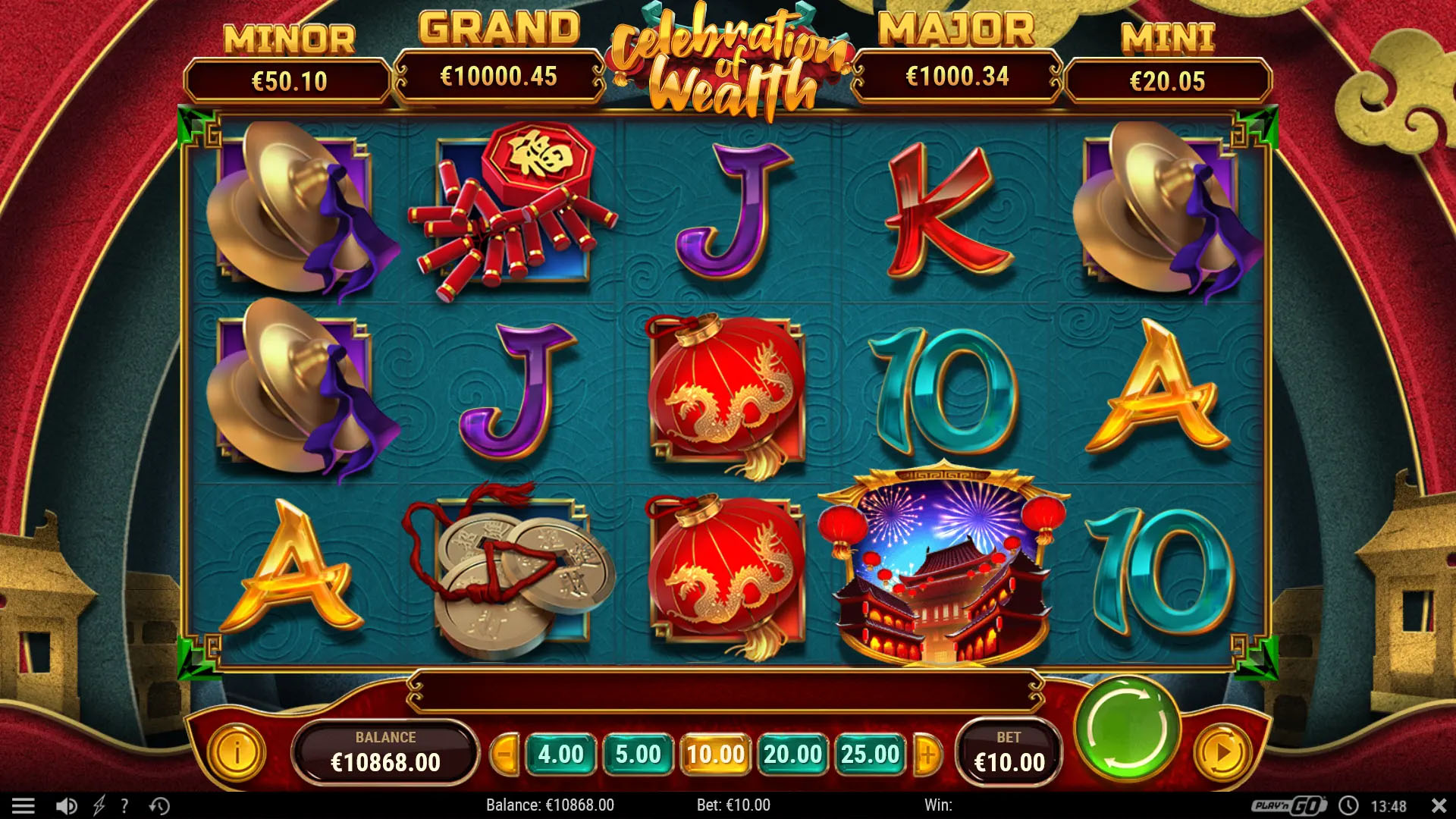Open the gold info paytable button

tap(237, 752)
